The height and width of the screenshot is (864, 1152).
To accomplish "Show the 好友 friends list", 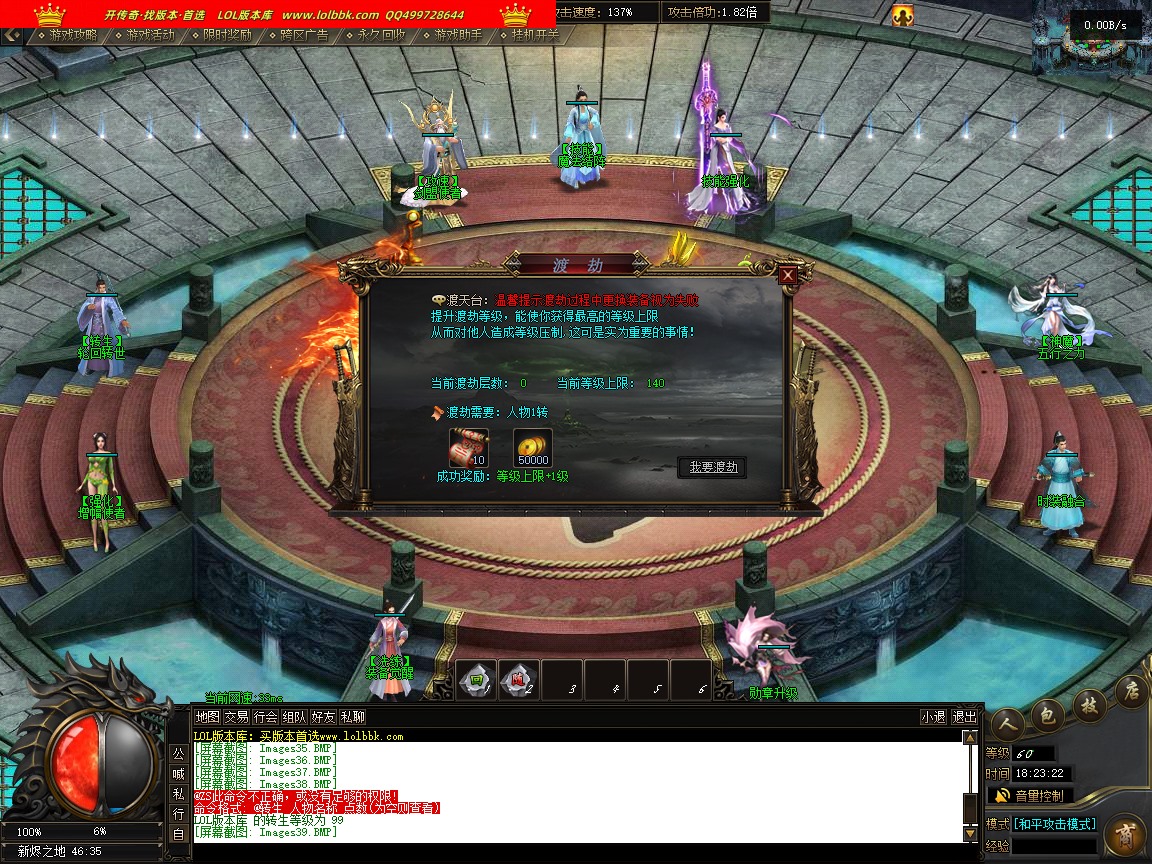I will coord(323,717).
